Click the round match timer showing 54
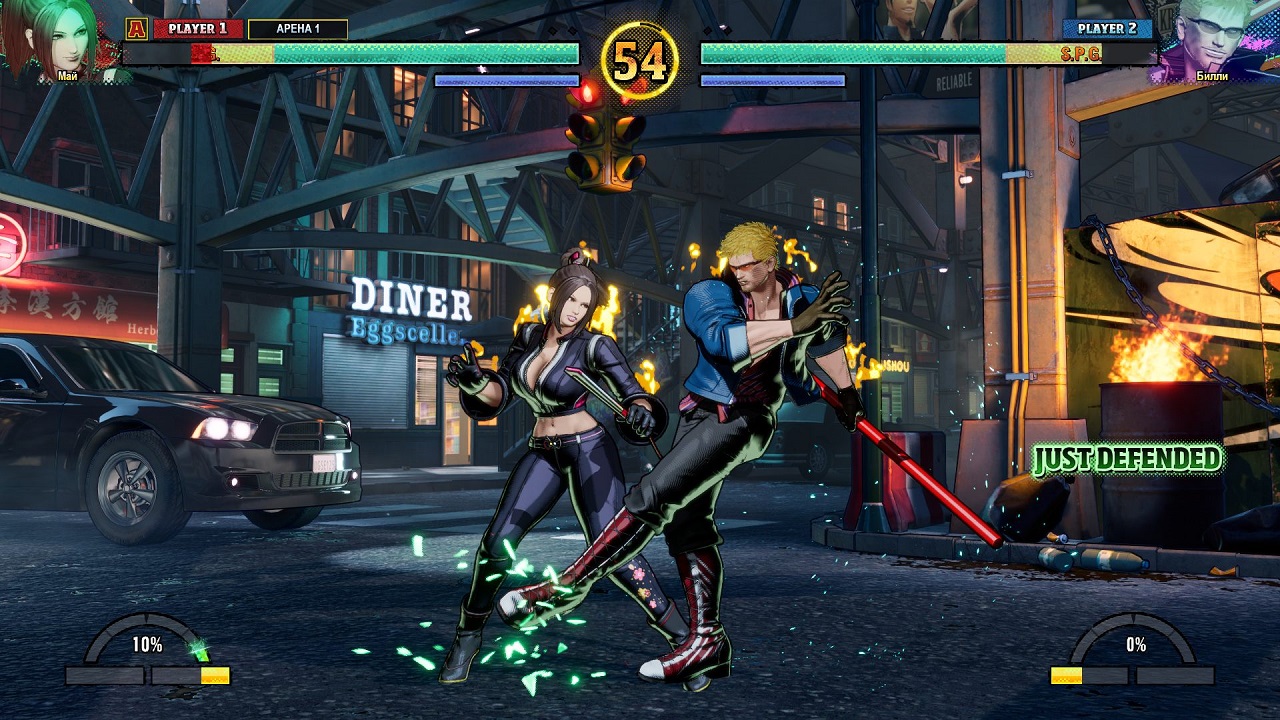Screen dimensions: 1280x720 point(643,58)
